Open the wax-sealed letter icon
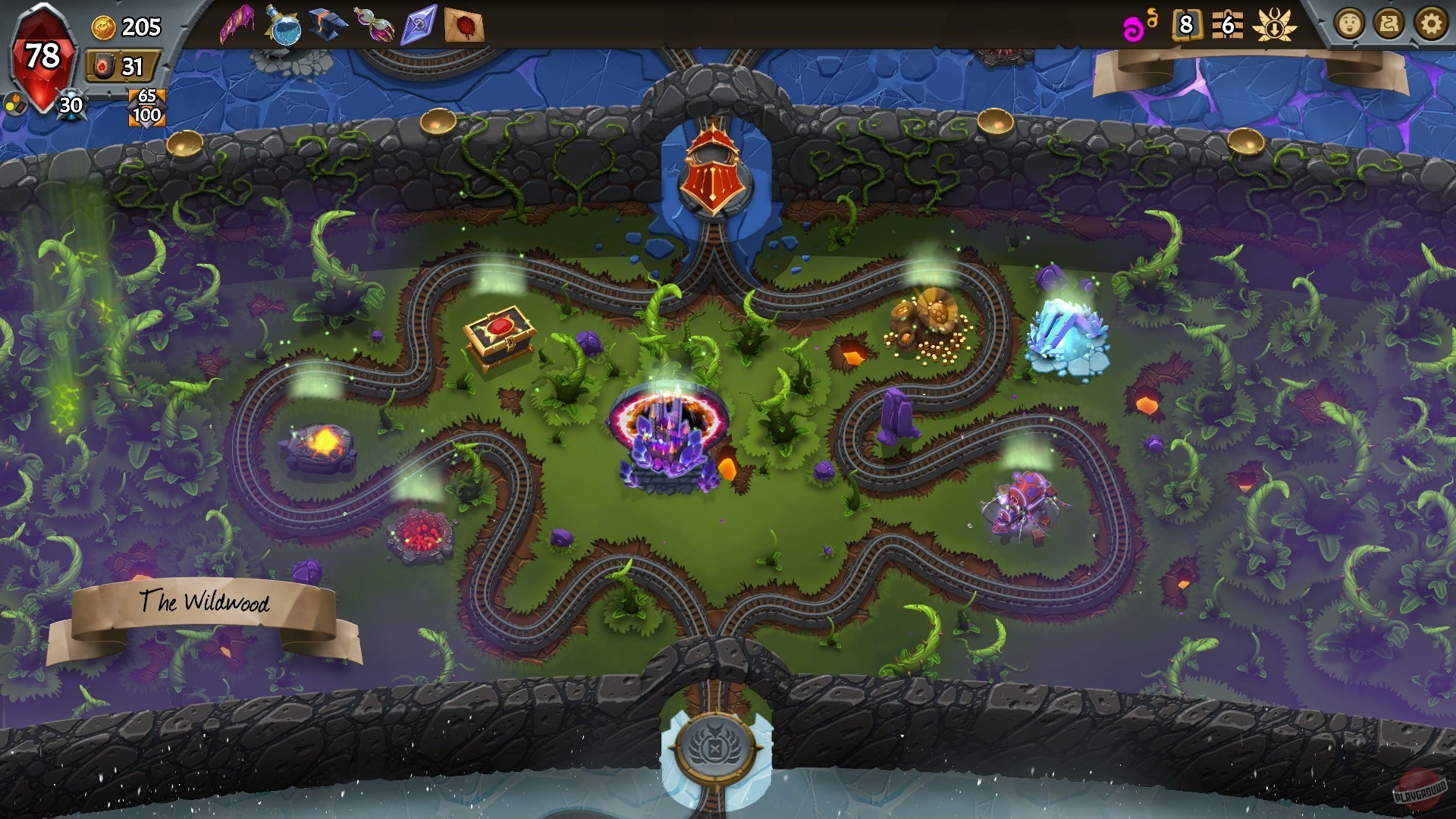This screenshot has height=819, width=1456. point(466,23)
